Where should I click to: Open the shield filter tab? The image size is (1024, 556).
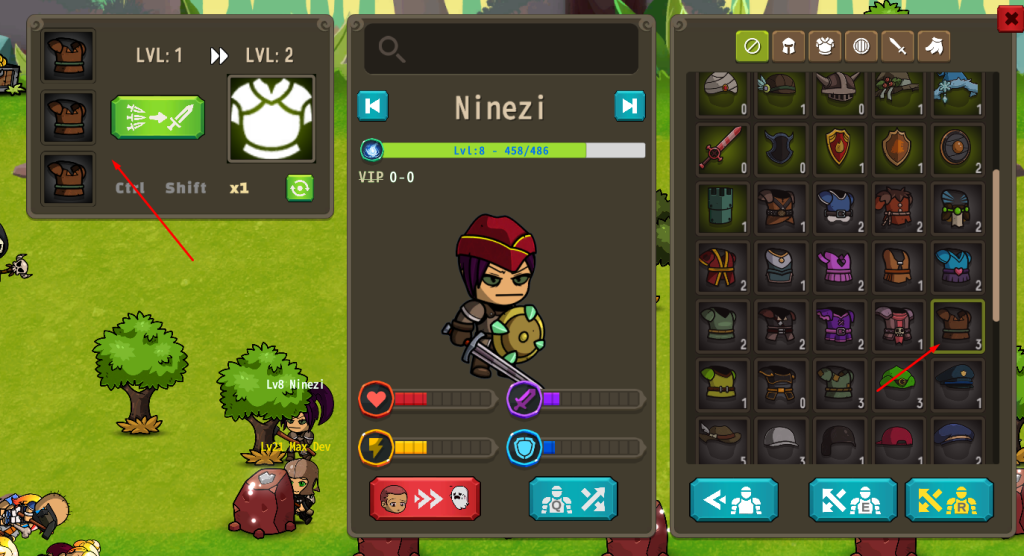tap(860, 46)
